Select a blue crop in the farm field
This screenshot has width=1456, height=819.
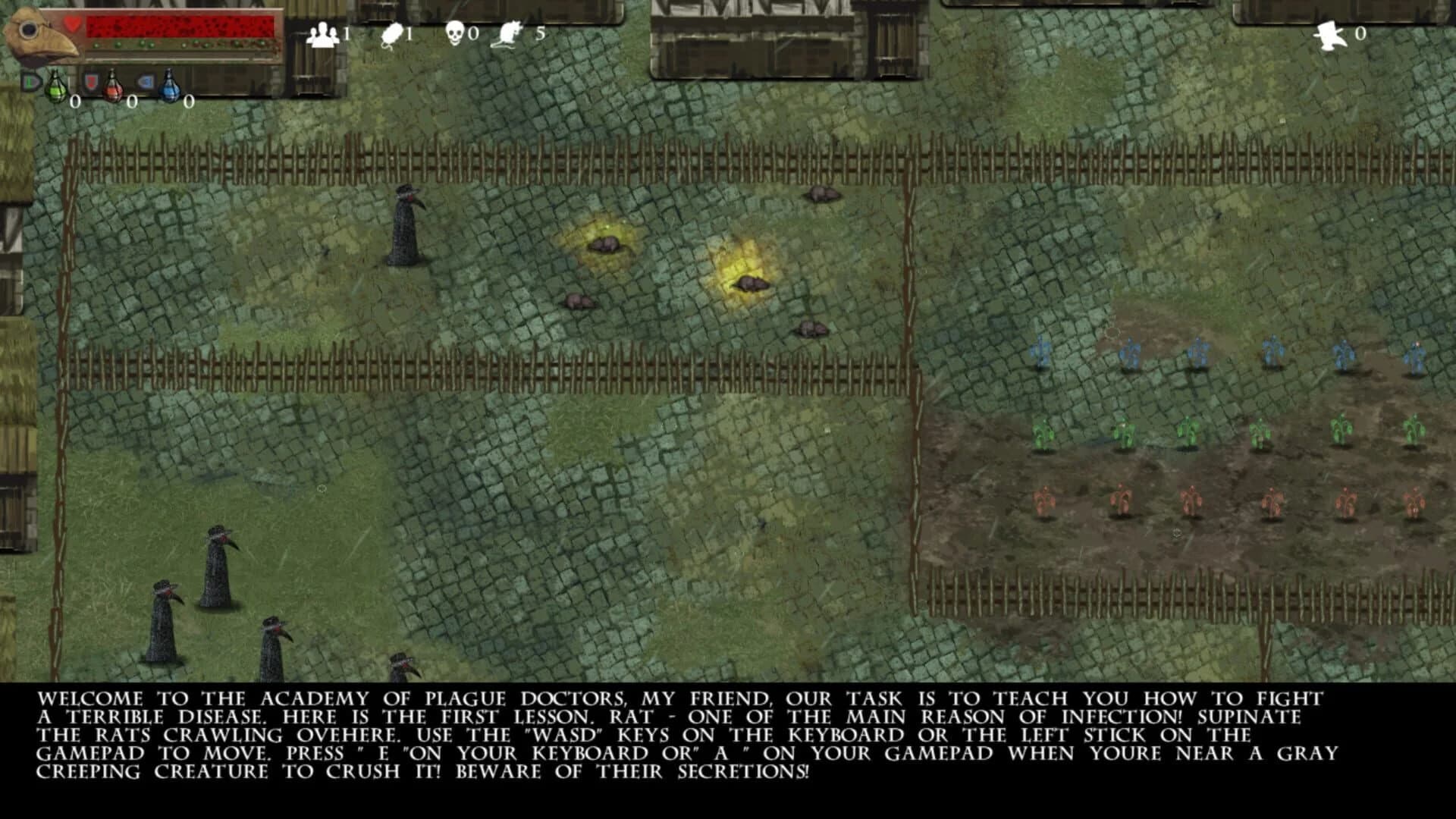point(1200,352)
